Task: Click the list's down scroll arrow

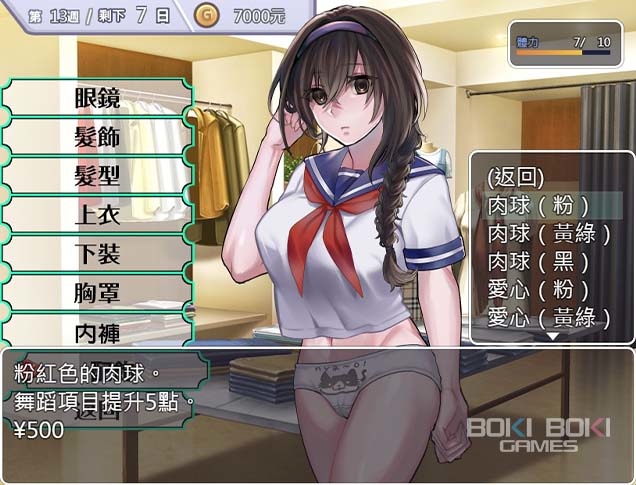Action: click(x=551, y=337)
